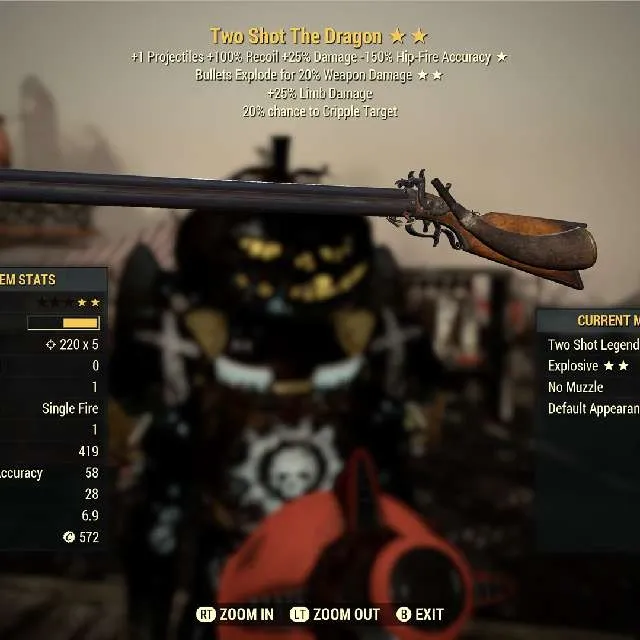Screen dimensions: 640x640
Task: Select the Explosive mod entry
Action: pyautogui.click(x=587, y=366)
